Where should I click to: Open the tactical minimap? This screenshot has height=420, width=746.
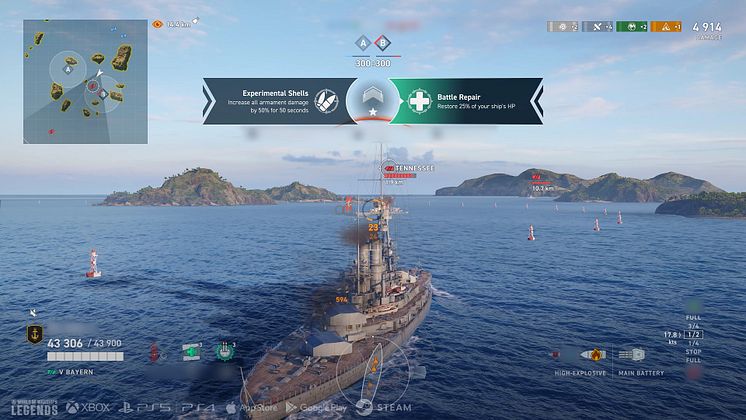point(86,81)
